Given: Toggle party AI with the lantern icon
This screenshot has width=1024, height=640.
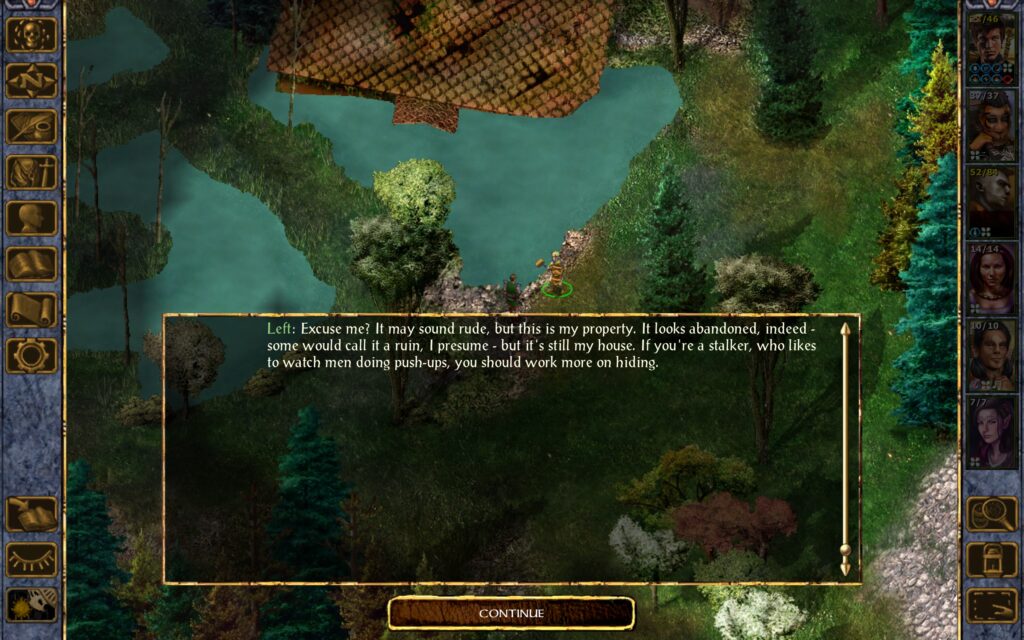Looking at the screenshot, I should coord(991,559).
